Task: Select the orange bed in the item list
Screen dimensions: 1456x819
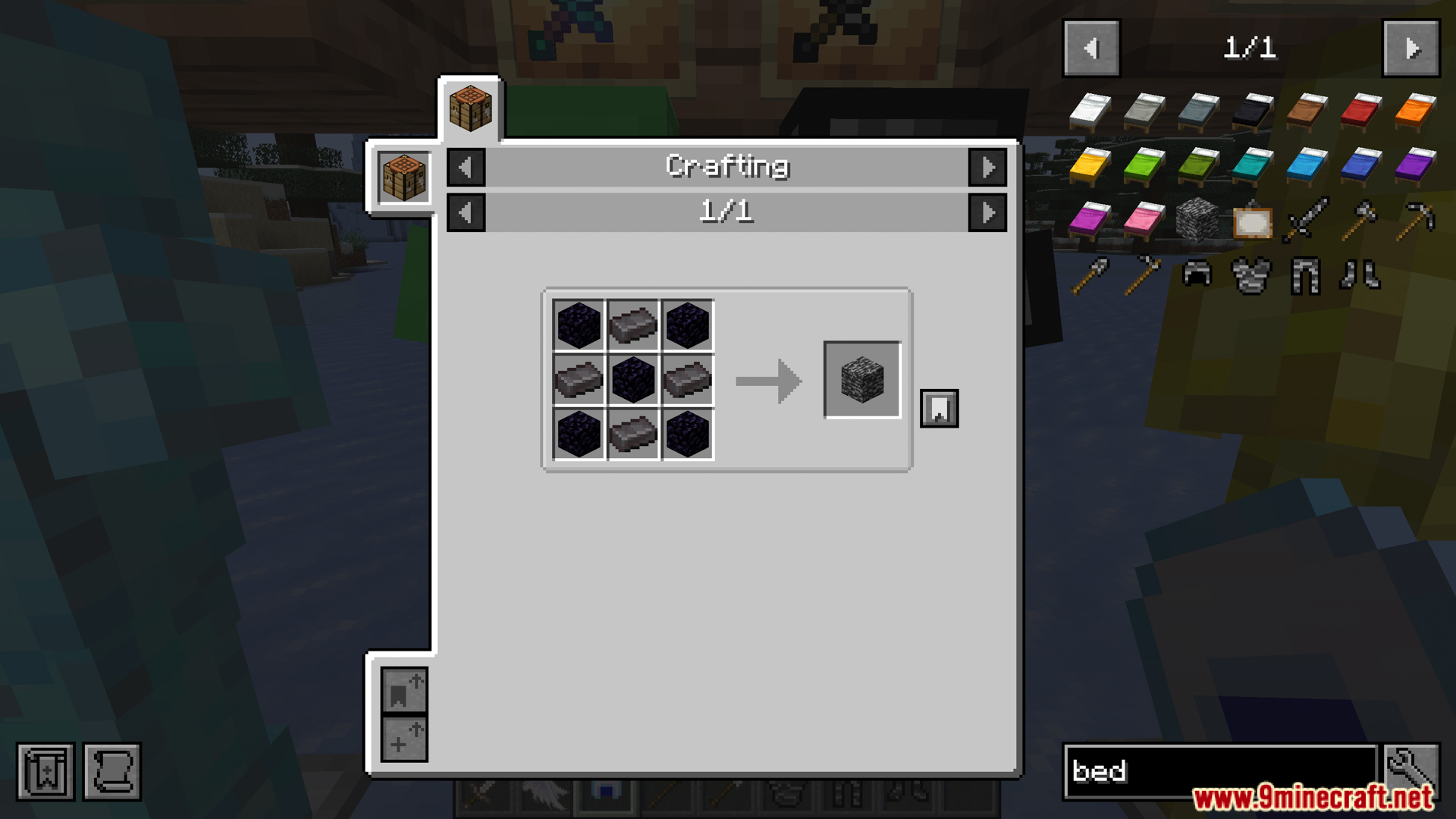Action: point(1415,111)
